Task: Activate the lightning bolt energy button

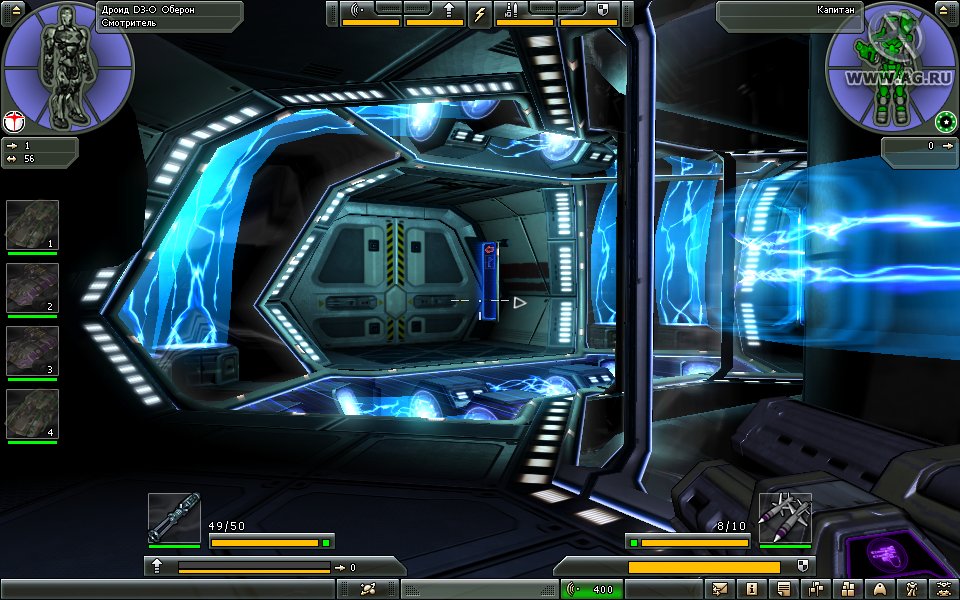Action: point(479,12)
